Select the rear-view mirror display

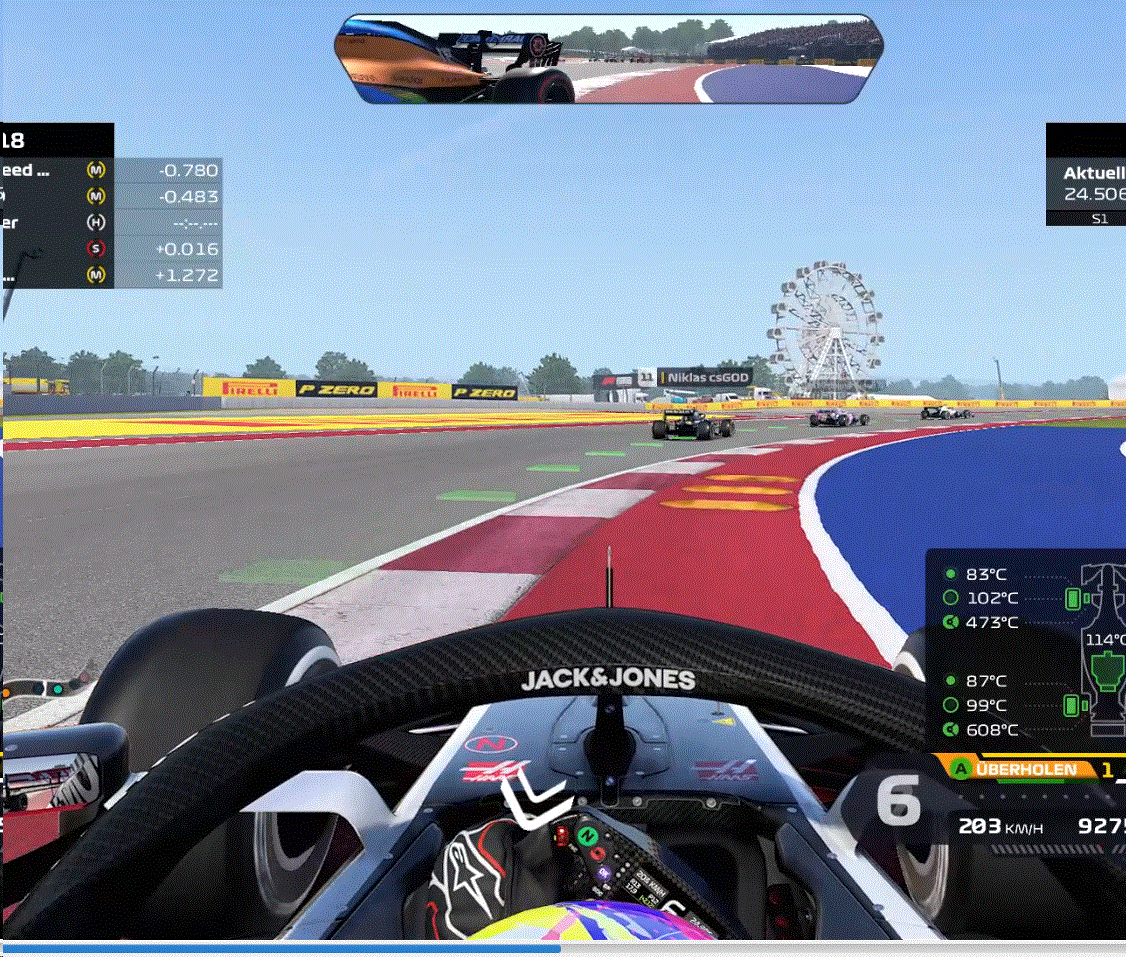(610, 59)
